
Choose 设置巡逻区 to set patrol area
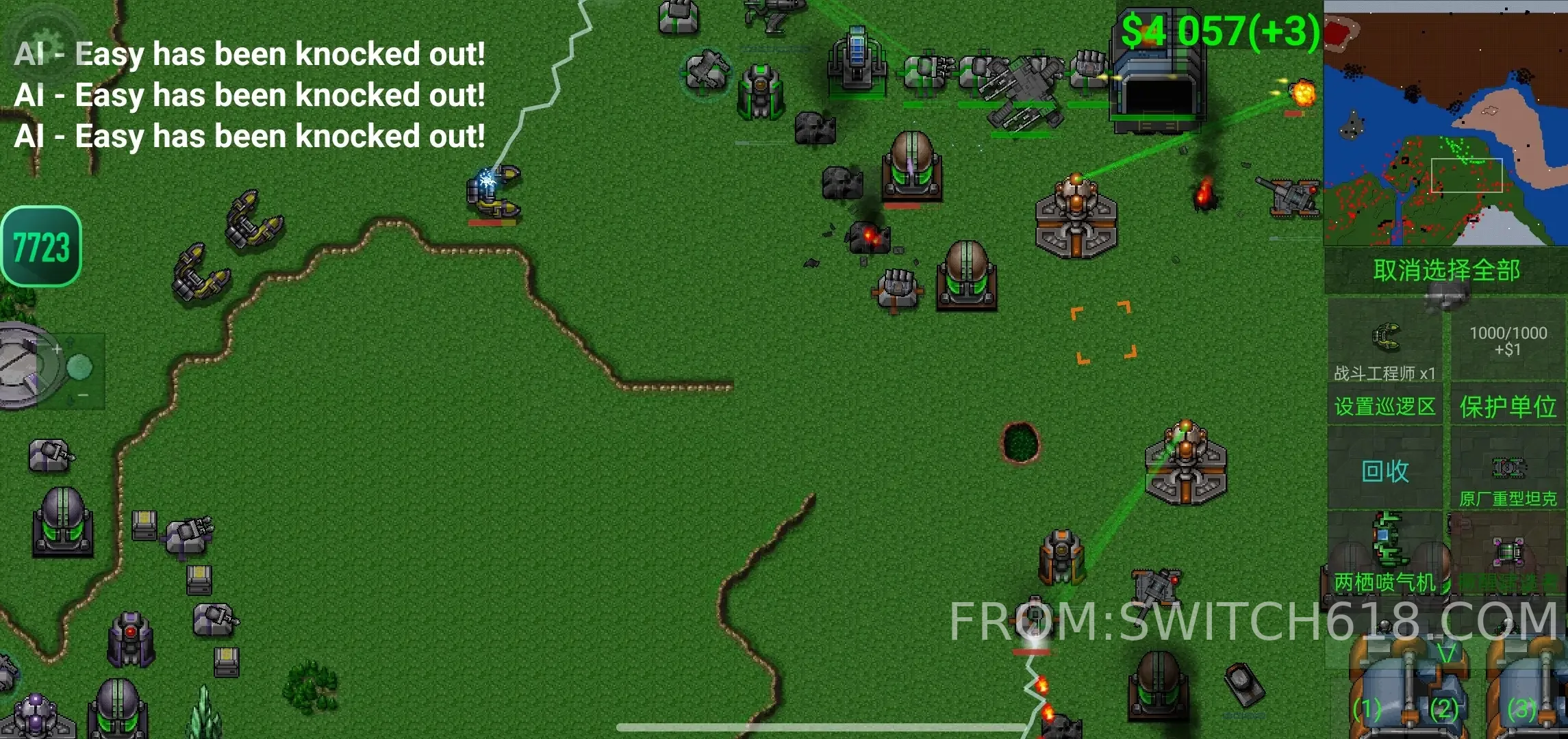1384,406
